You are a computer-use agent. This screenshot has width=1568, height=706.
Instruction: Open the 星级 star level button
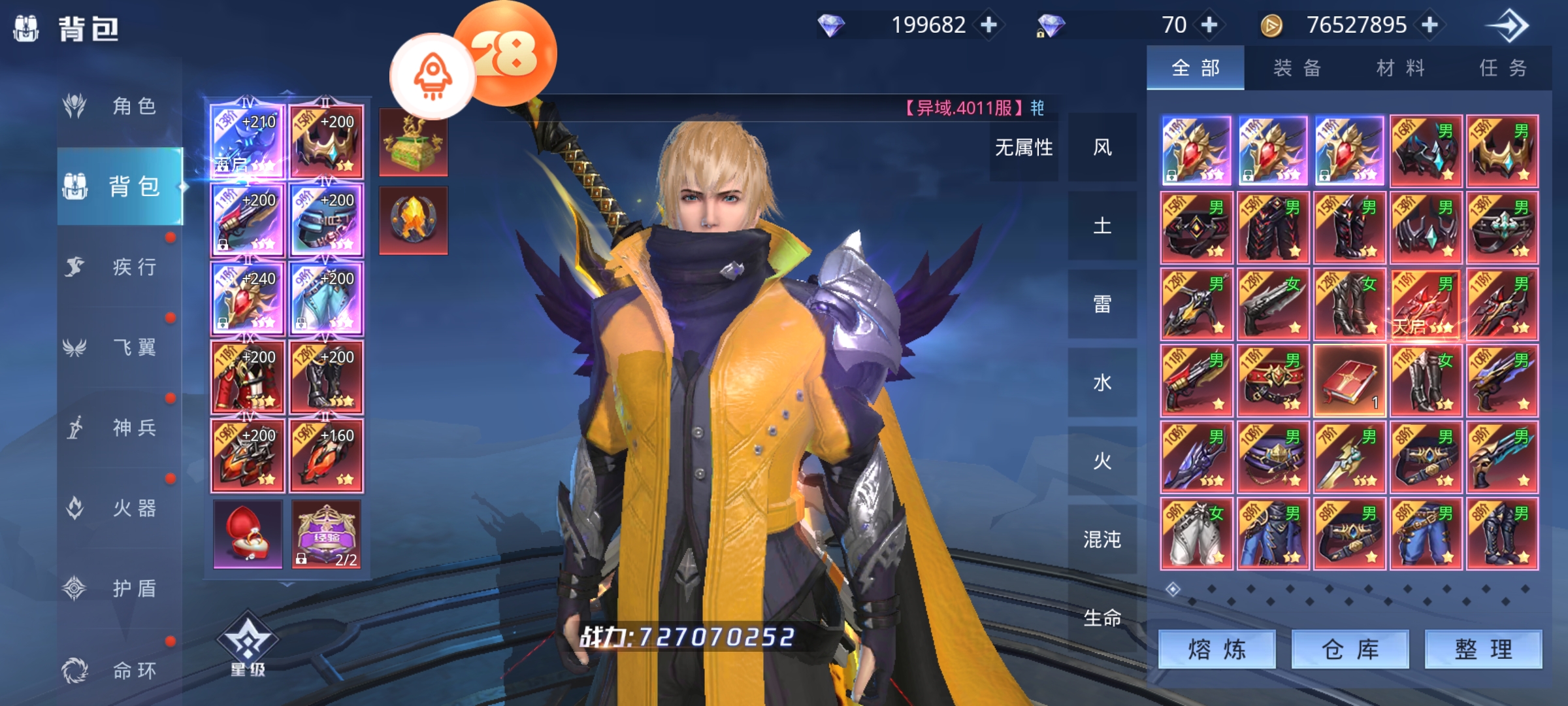[248, 644]
